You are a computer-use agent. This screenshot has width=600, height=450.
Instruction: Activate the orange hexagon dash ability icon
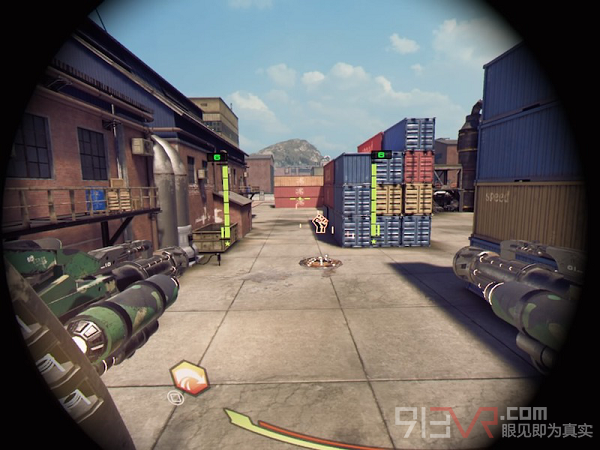189,377
